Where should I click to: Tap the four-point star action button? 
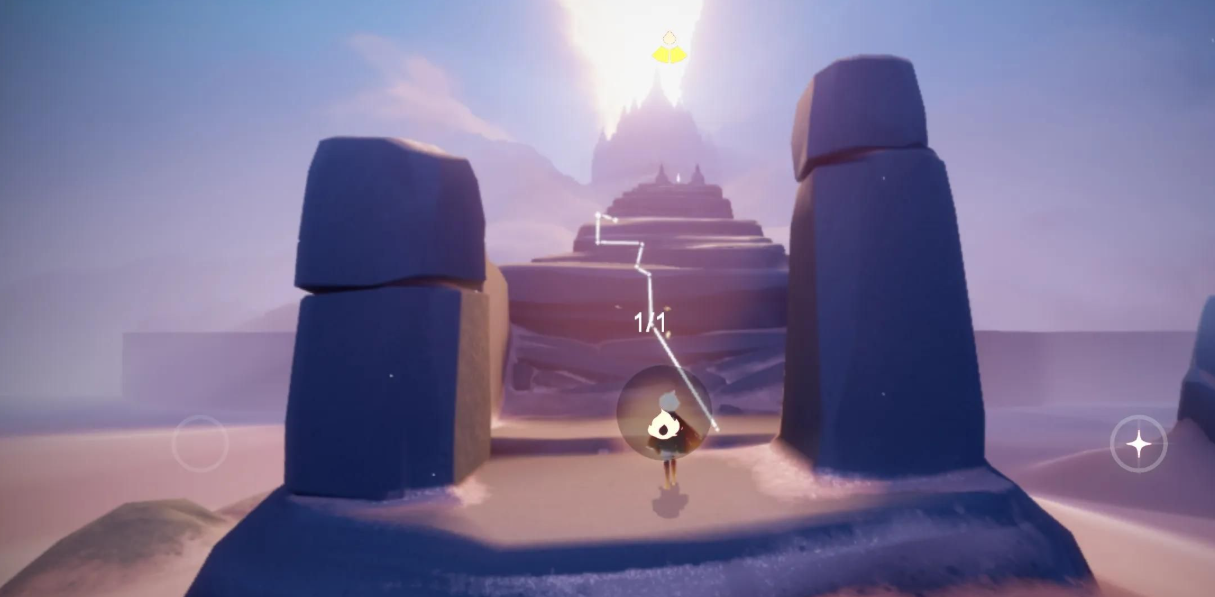pos(1138,443)
